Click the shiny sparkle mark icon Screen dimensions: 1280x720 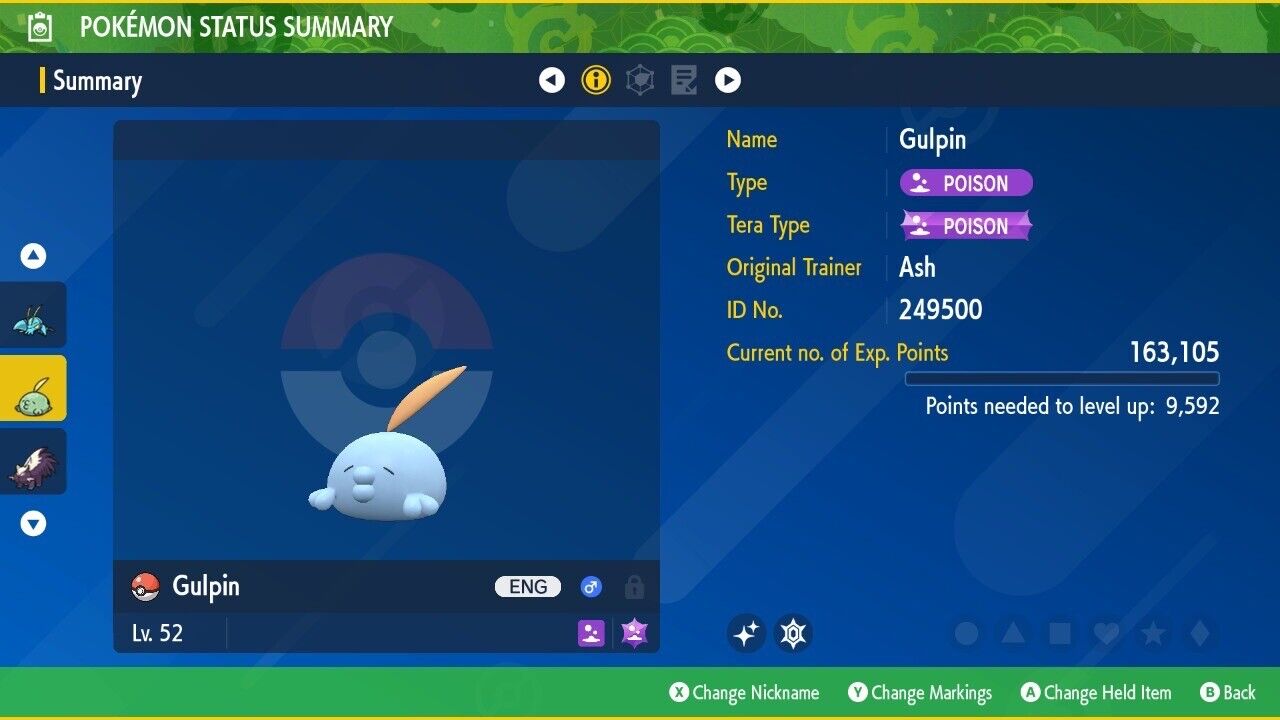click(x=746, y=633)
